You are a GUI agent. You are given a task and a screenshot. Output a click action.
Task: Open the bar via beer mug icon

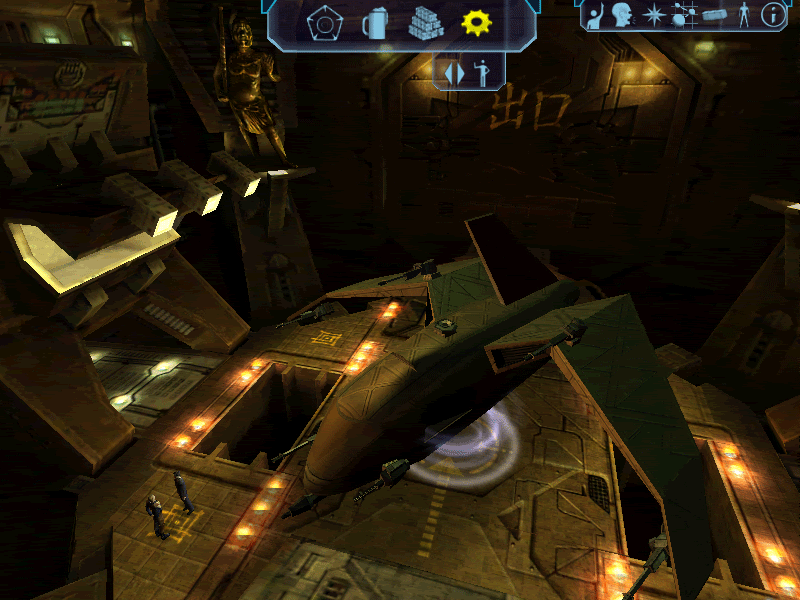(375, 23)
